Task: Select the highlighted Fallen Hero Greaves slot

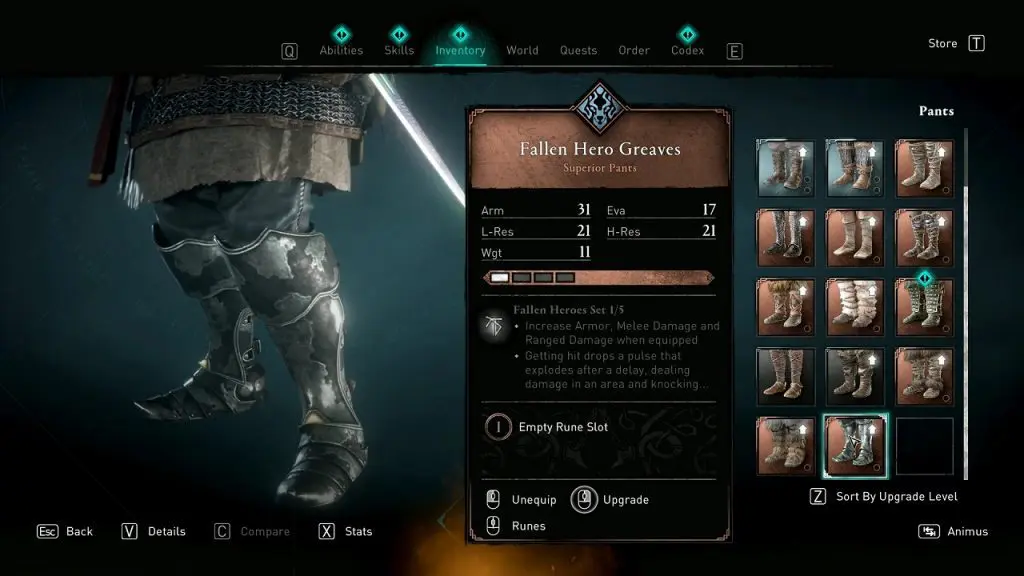Action: (854, 446)
